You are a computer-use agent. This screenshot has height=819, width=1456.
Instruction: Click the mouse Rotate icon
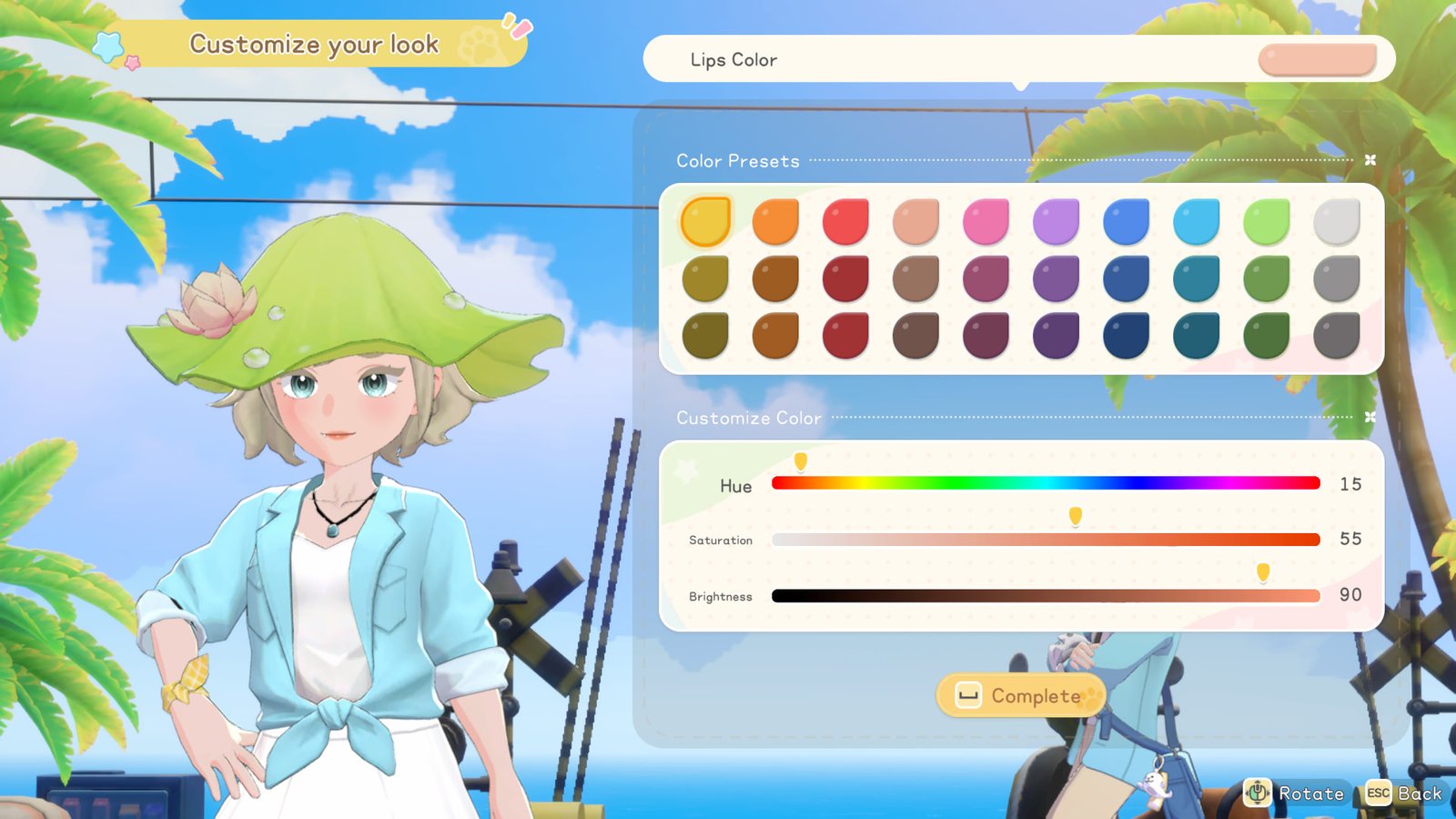[1259, 793]
